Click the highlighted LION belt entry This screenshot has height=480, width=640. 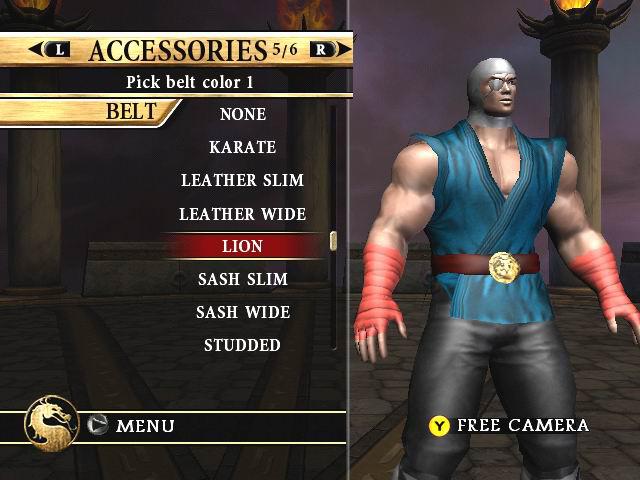pyautogui.click(x=242, y=245)
